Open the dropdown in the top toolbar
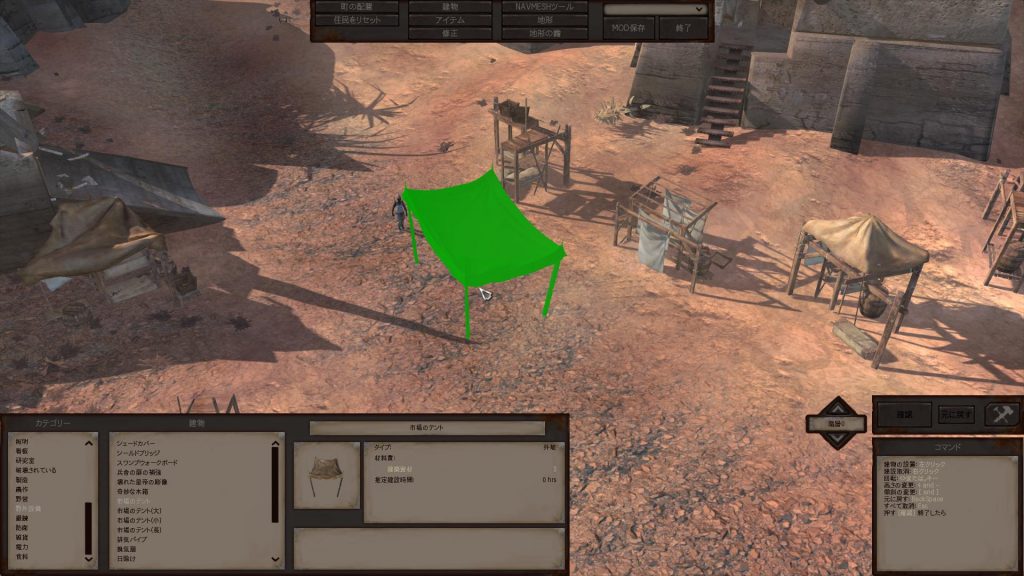 click(655, 9)
